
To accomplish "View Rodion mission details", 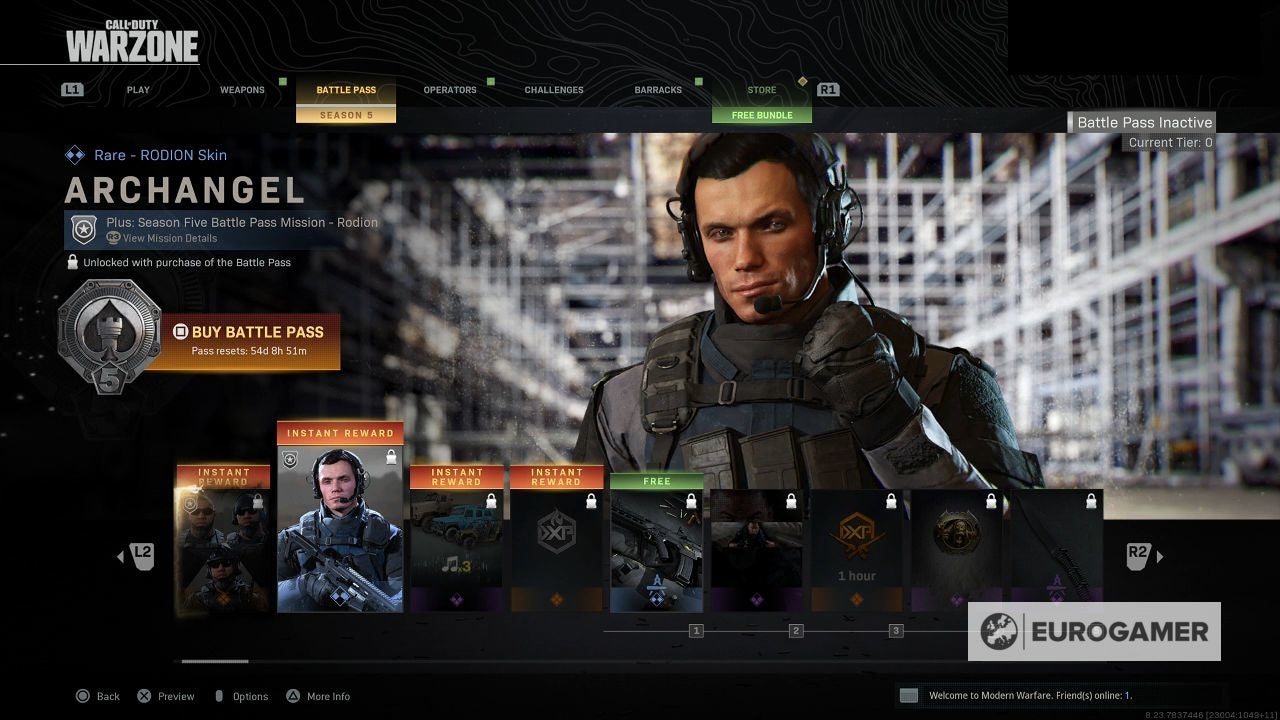I will click(169, 238).
